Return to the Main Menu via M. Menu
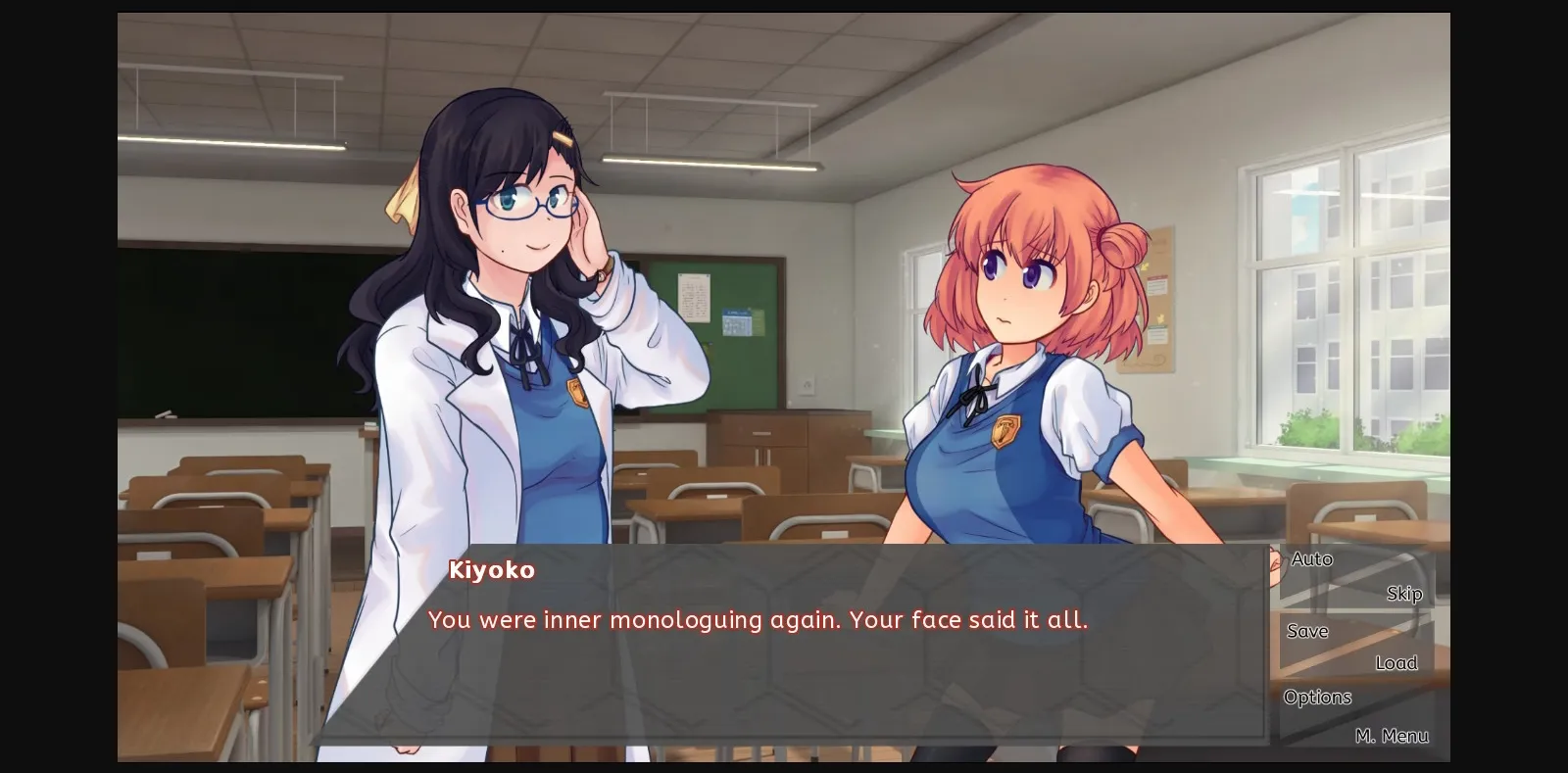1568x773 pixels. [x=1394, y=735]
